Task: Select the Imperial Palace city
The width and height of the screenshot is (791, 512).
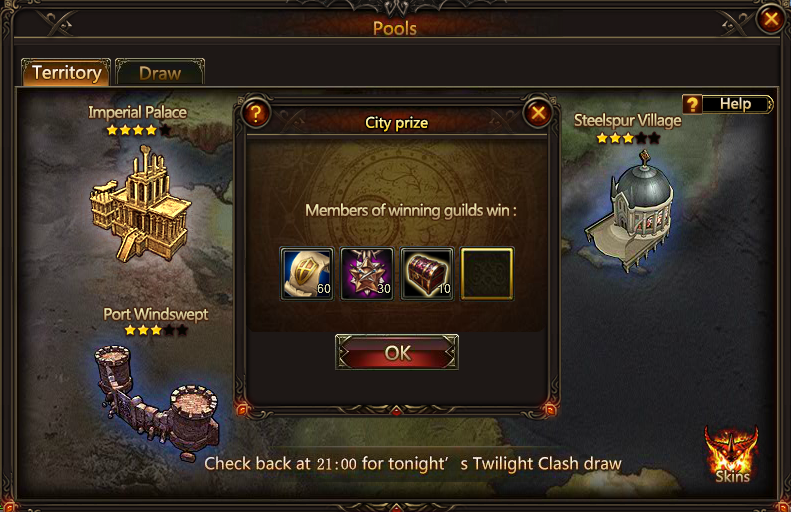Action: tap(136, 201)
